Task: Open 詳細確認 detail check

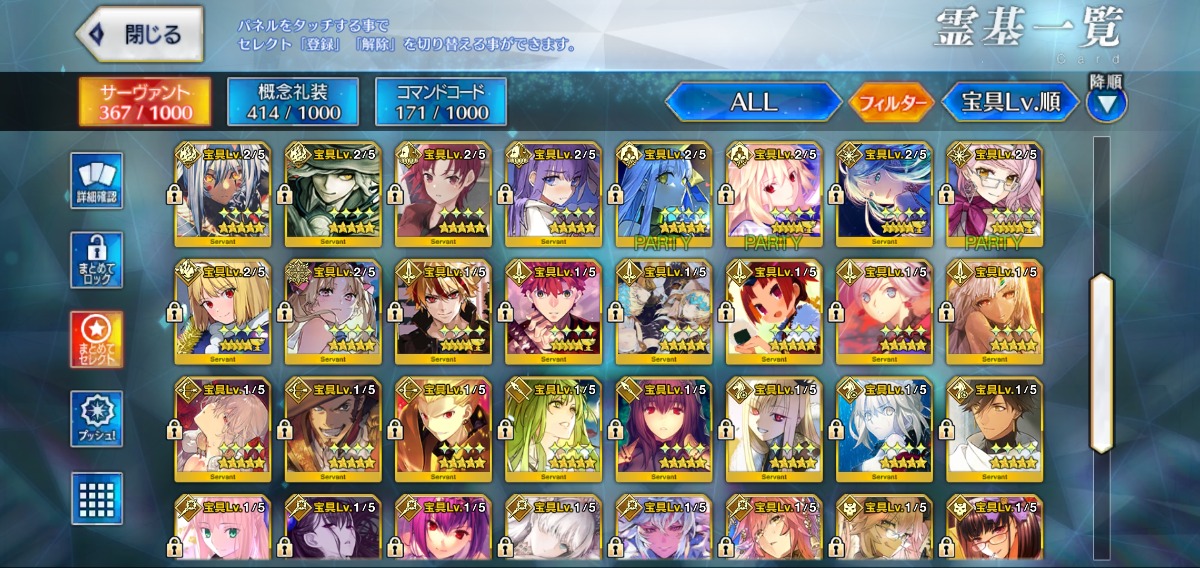Action: tap(97, 180)
